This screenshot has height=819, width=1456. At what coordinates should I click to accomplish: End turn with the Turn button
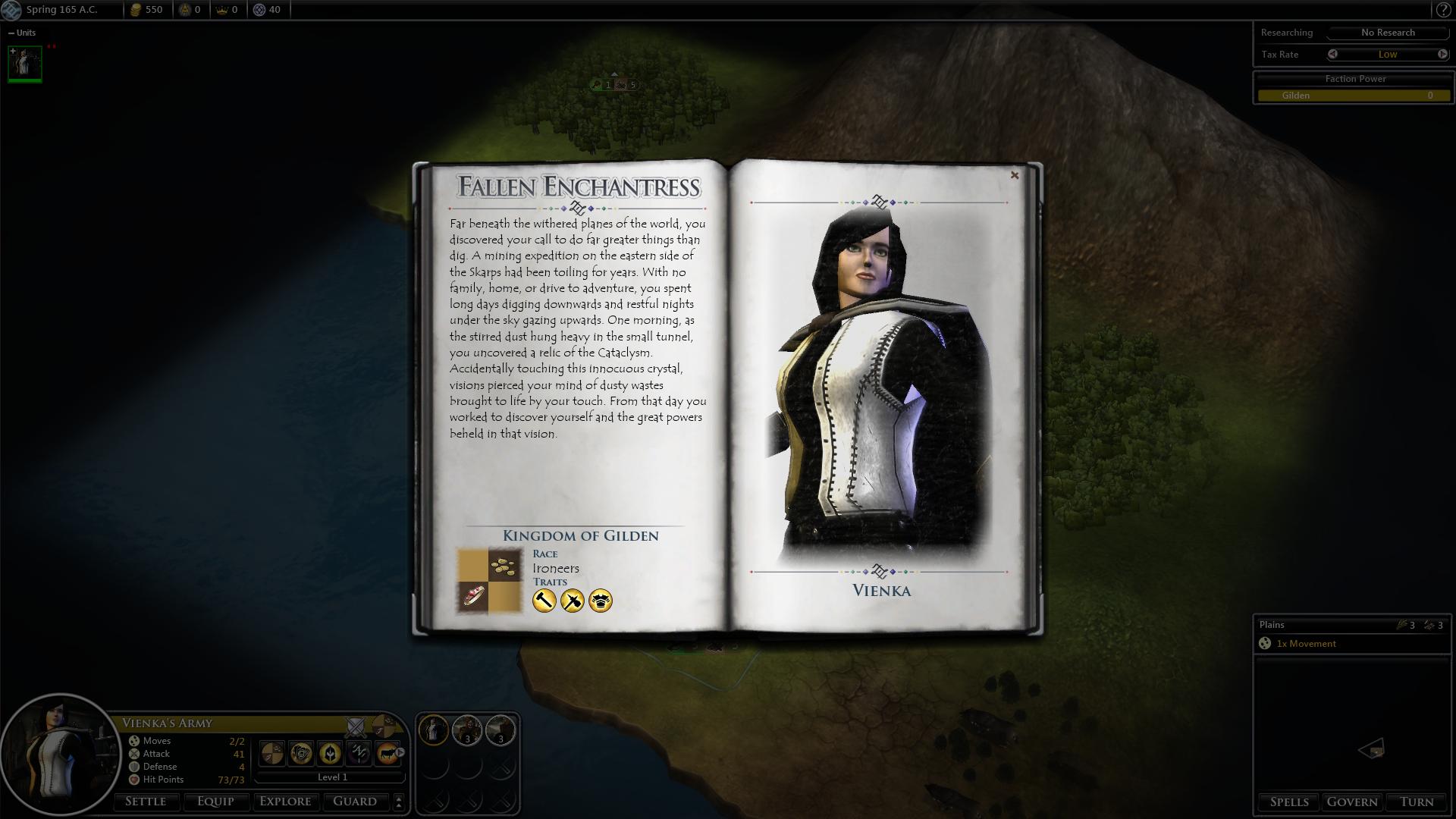(x=1417, y=802)
